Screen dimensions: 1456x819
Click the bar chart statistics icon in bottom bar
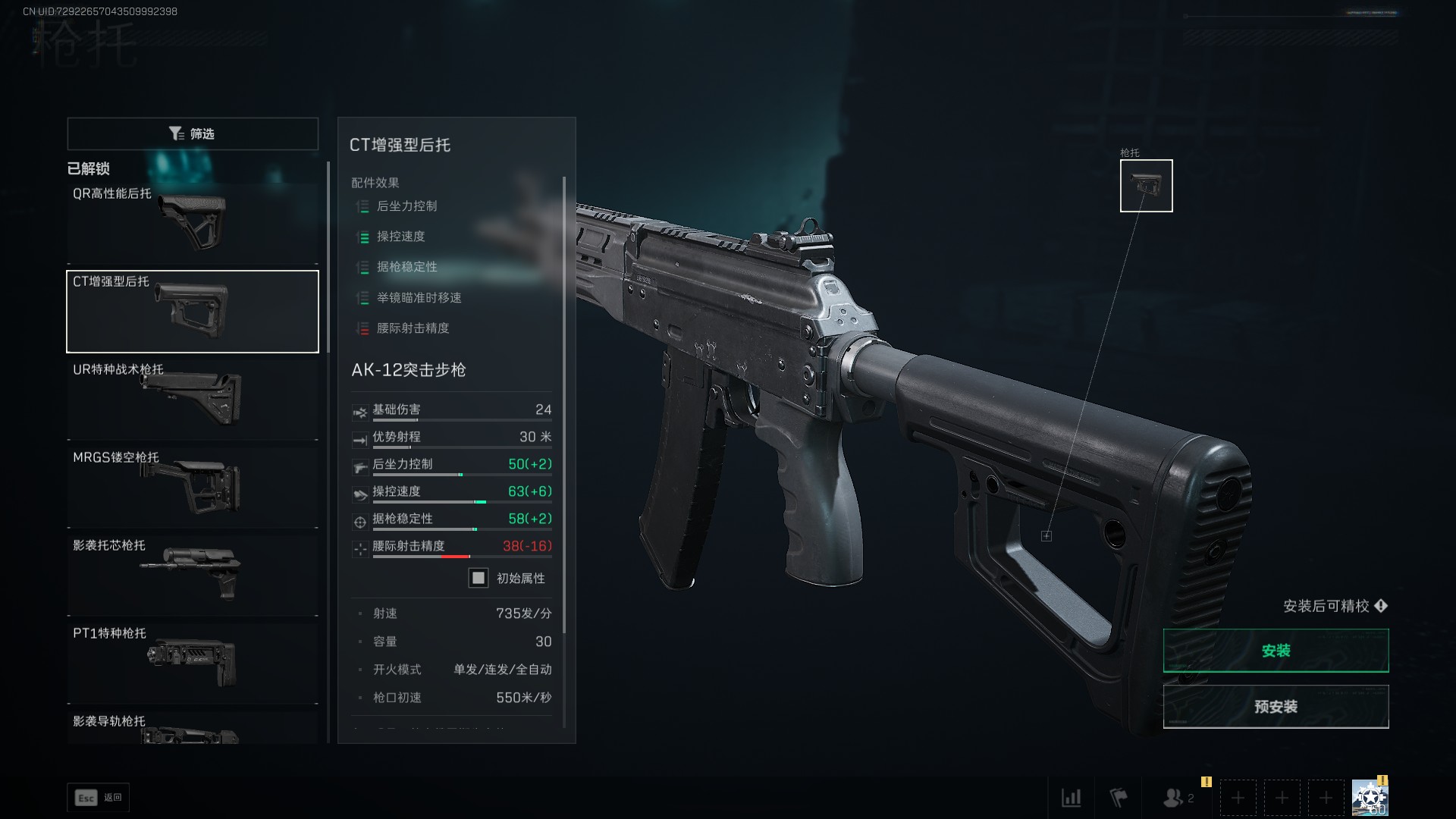click(x=1072, y=798)
